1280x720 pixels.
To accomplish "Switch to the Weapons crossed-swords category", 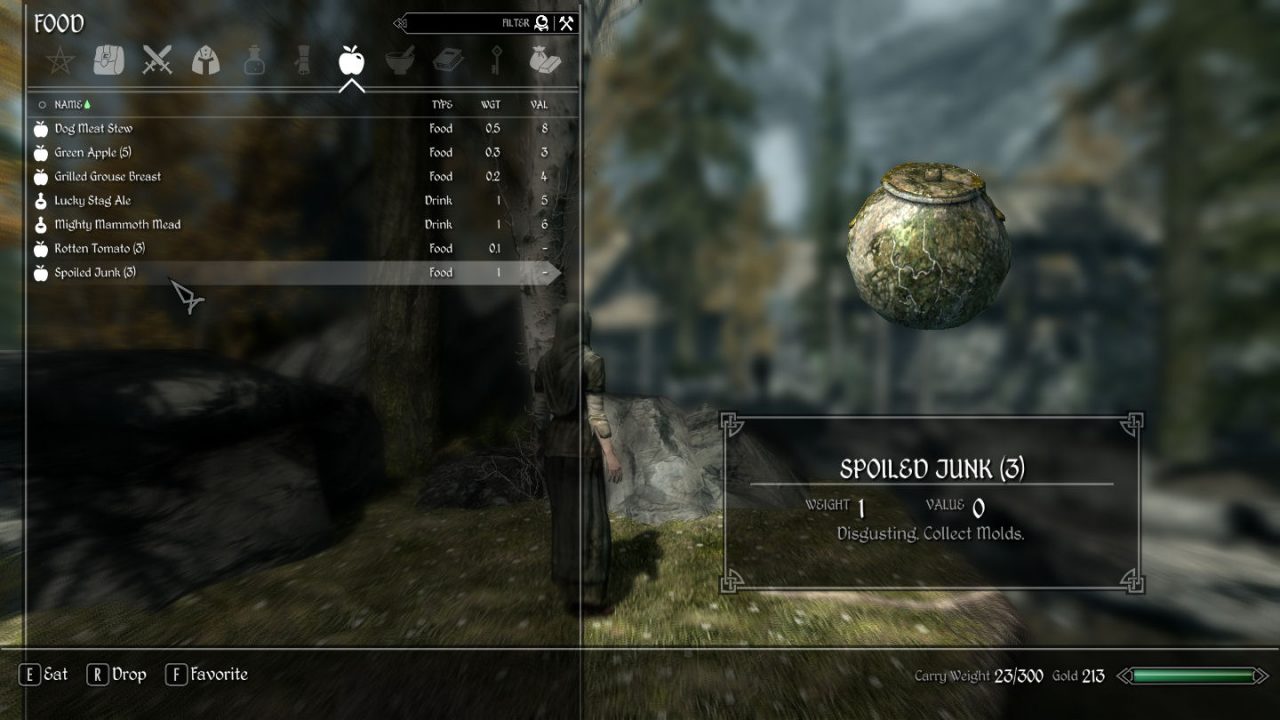I will click(x=157, y=58).
